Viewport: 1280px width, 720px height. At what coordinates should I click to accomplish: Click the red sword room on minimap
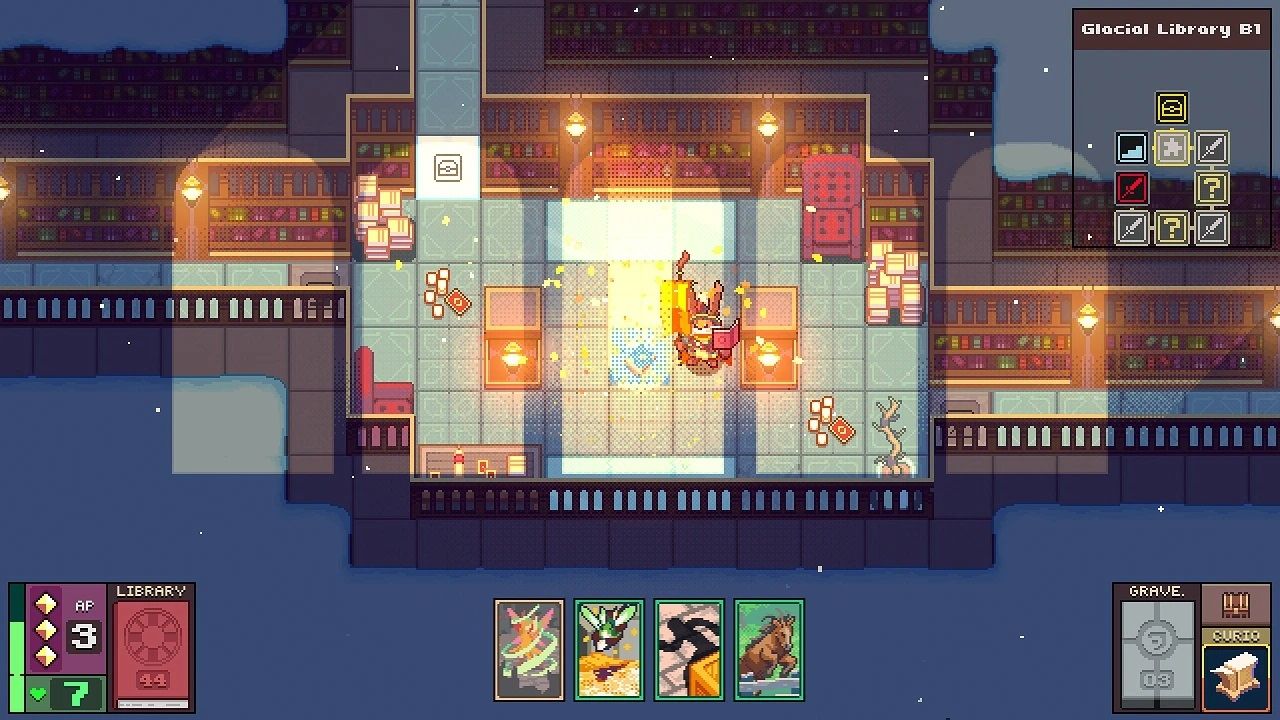pyautogui.click(x=1132, y=188)
